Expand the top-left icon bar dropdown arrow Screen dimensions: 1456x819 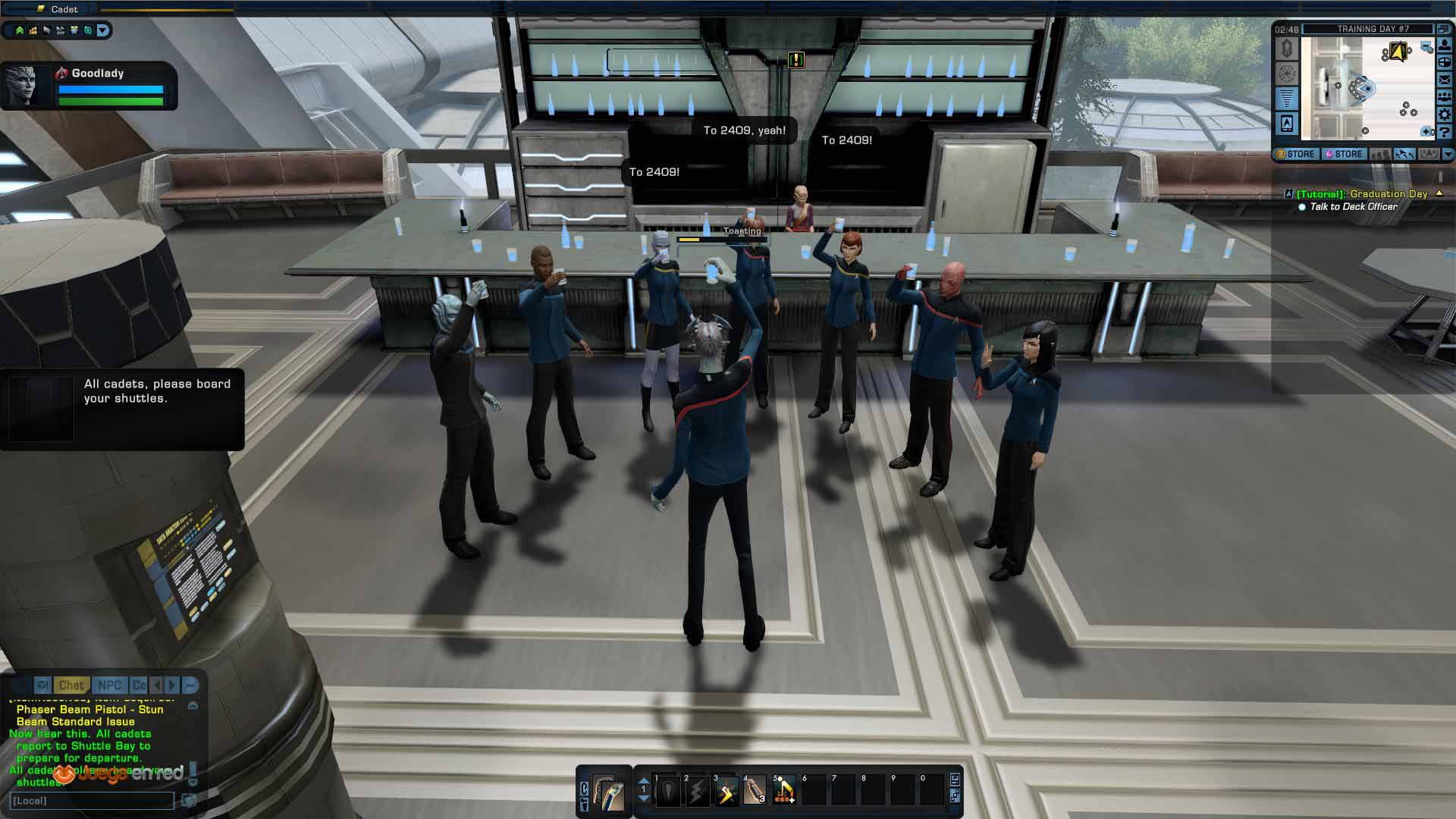103,30
